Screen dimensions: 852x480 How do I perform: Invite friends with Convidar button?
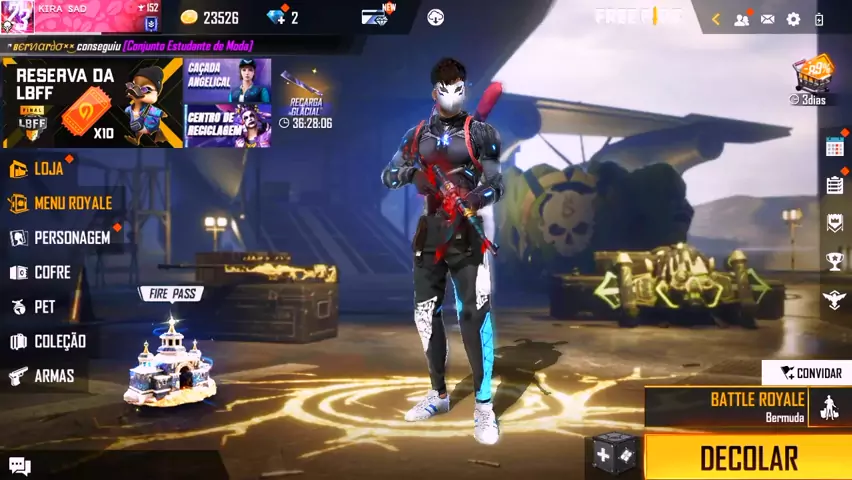tap(809, 373)
